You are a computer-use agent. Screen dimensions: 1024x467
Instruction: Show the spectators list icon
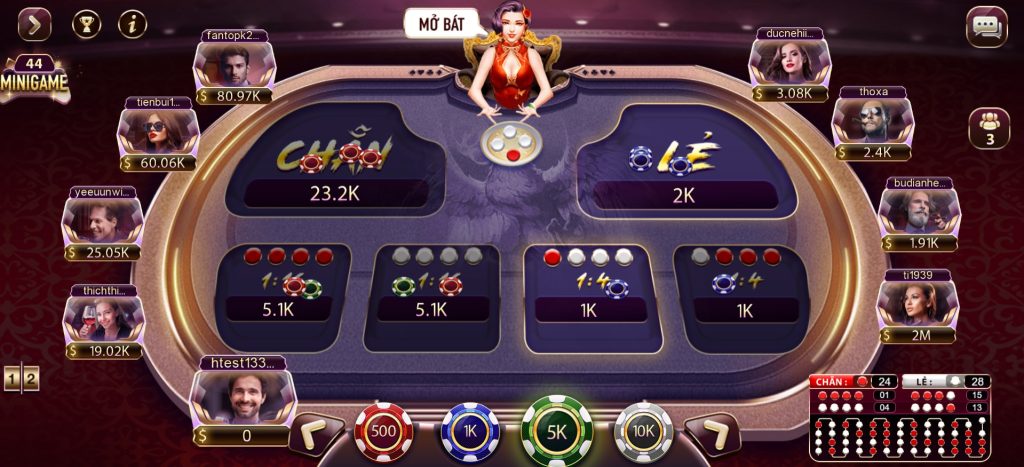pos(989,128)
